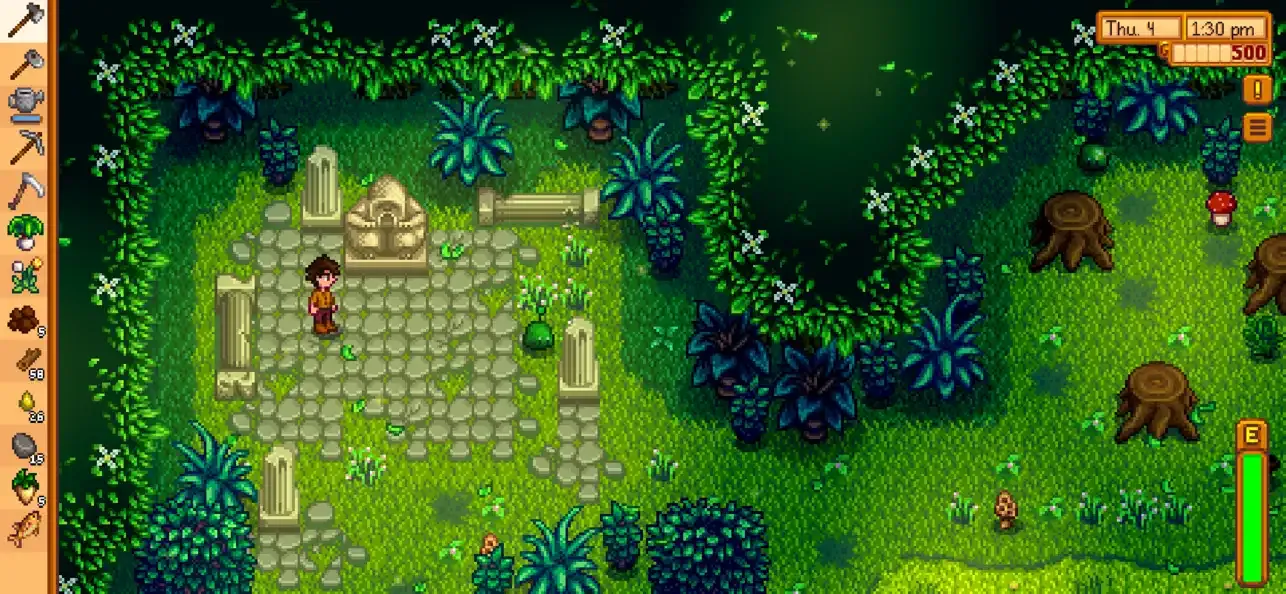Select the axe in the toolbar
Screen dimensions: 1286x594
24,20
